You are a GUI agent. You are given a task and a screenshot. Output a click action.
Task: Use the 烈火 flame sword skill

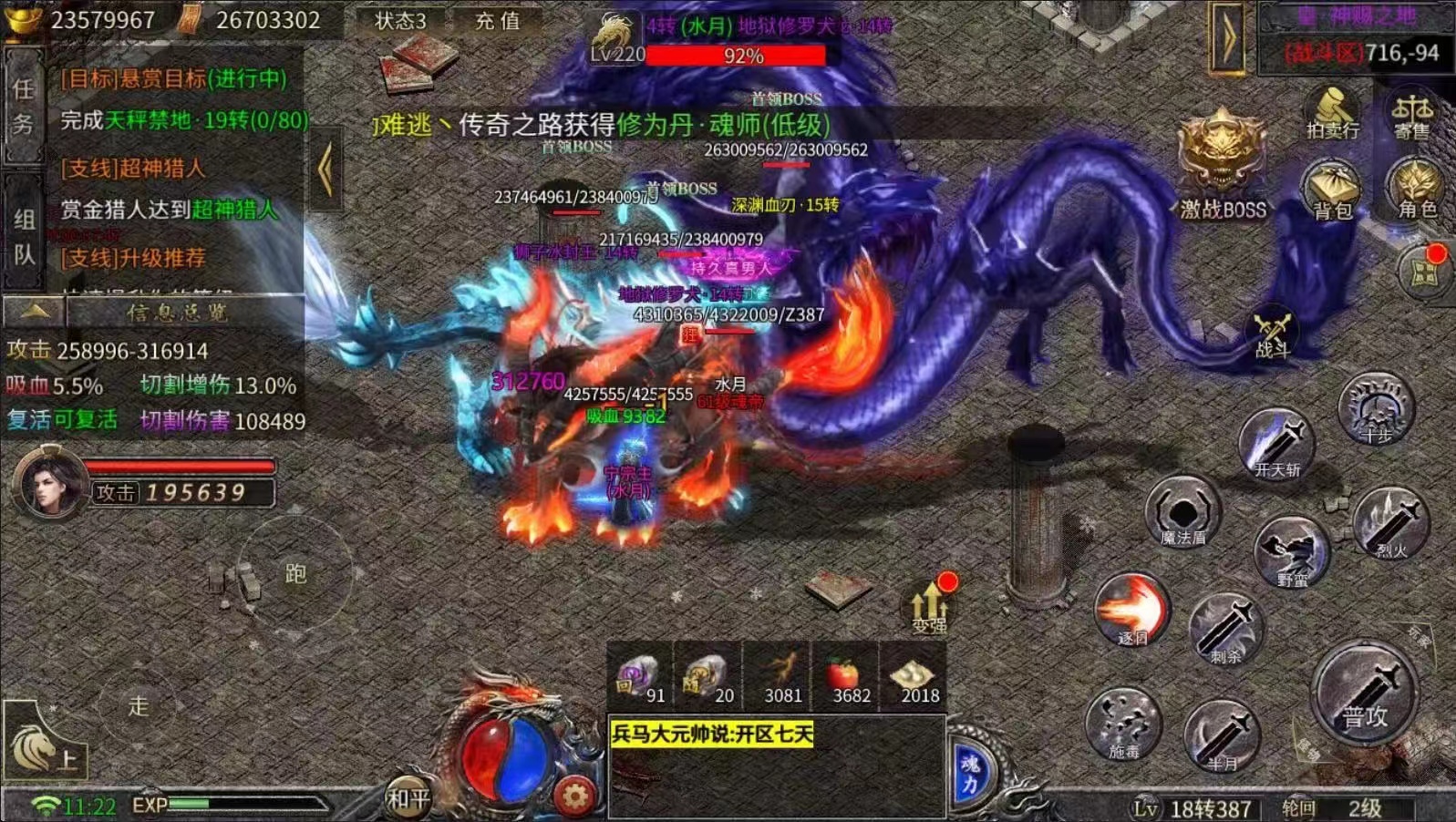click(x=1390, y=524)
